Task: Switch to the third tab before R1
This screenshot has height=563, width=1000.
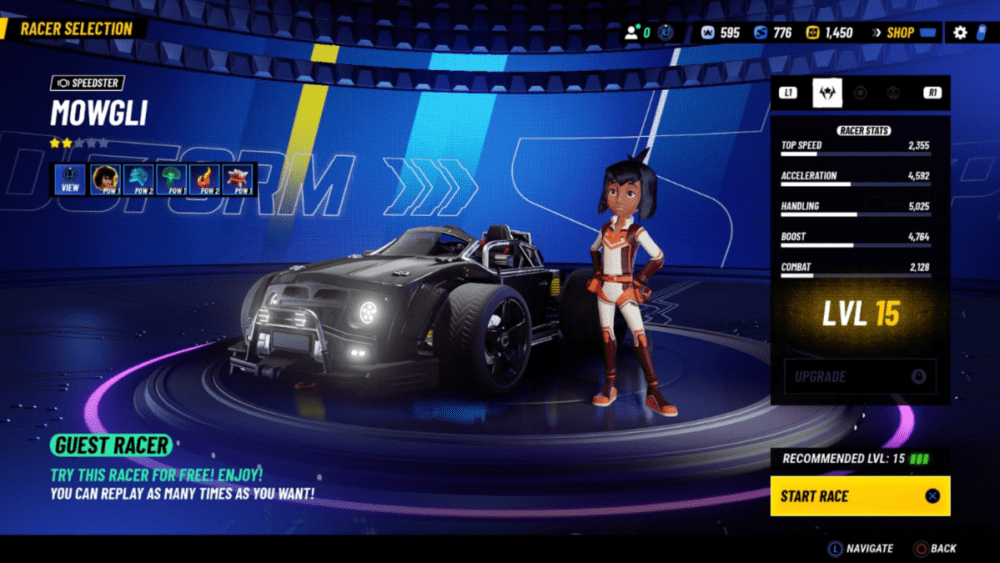Action: (894, 93)
